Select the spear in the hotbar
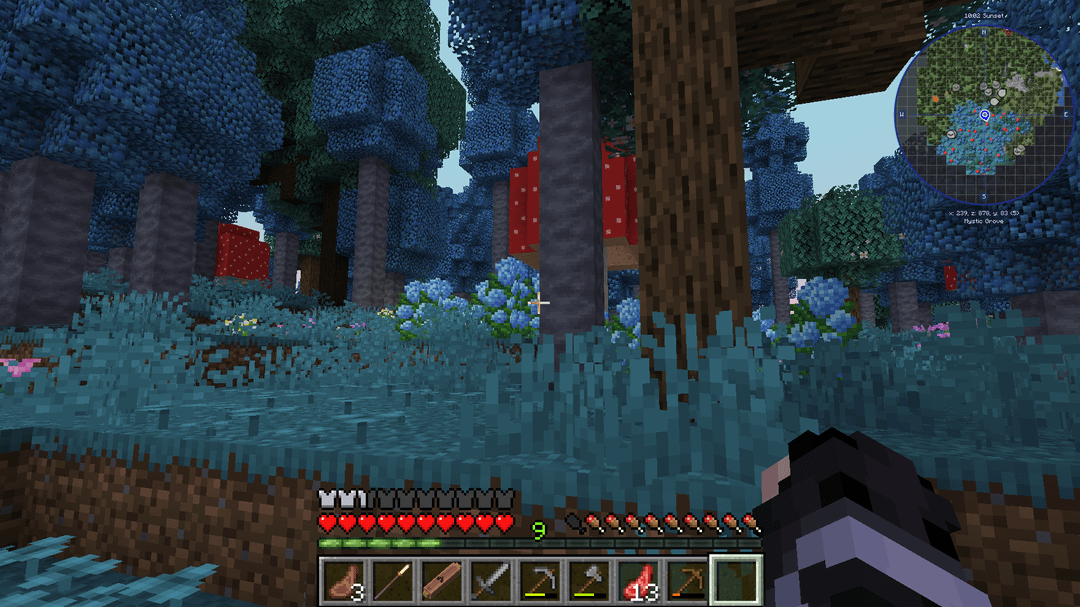This screenshot has width=1080, height=607. 393,581
